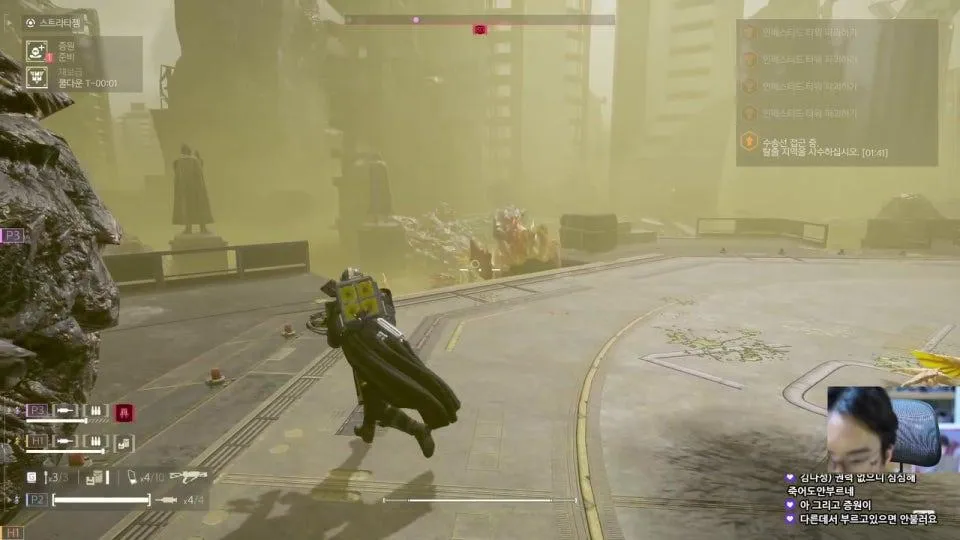The image size is (960, 540).
Task: Select the rifle weapon icon
Action: click(x=188, y=476)
